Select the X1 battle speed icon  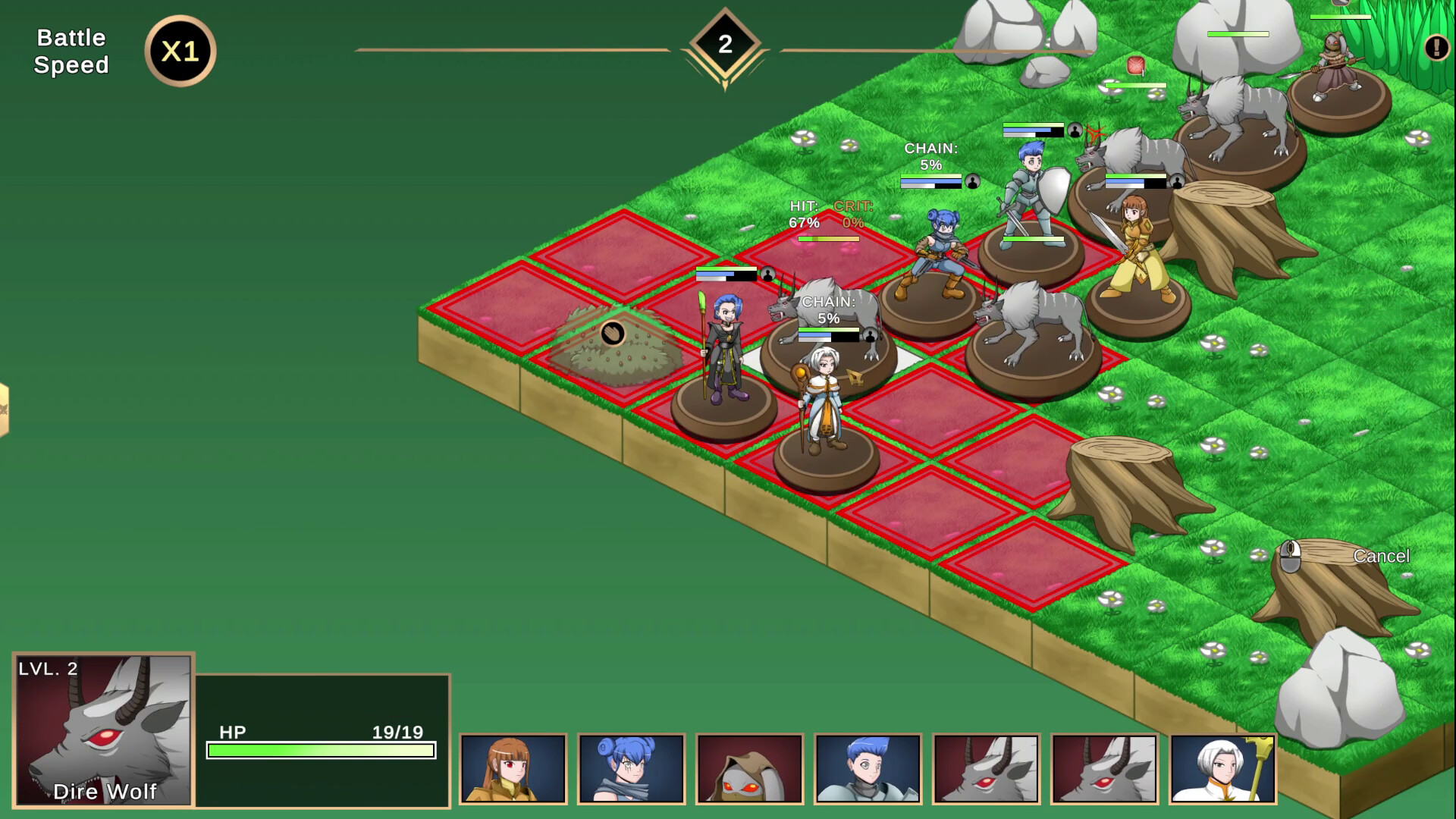pyautogui.click(x=179, y=52)
